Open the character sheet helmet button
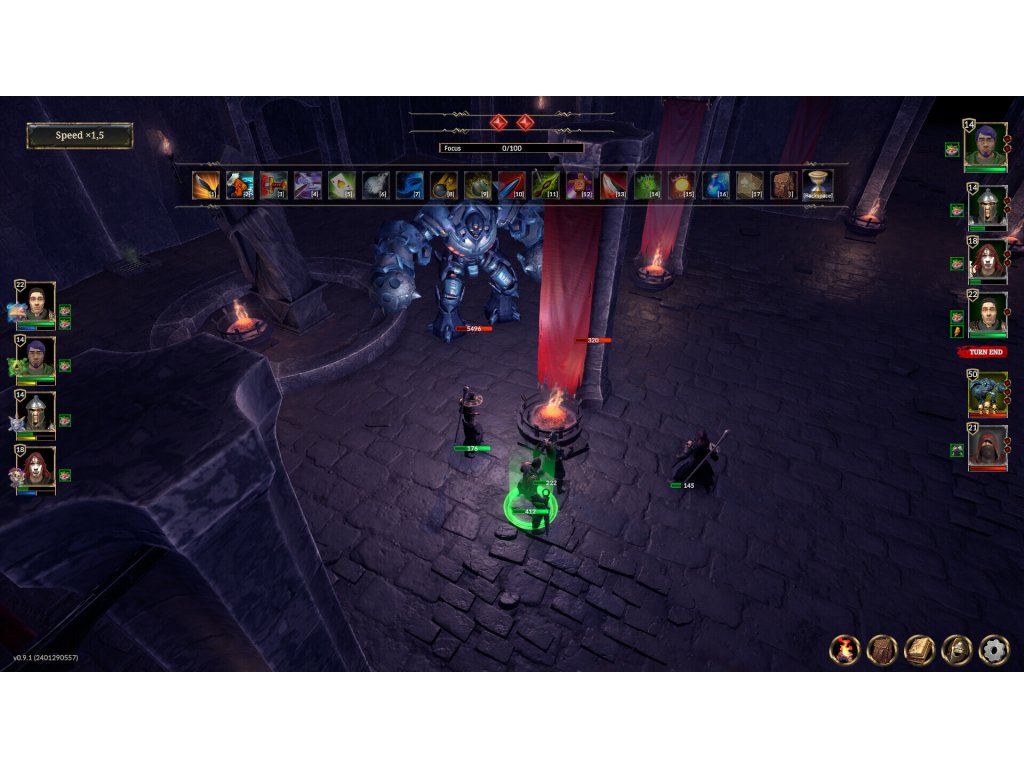Image resolution: width=1024 pixels, height=768 pixels. click(x=957, y=650)
